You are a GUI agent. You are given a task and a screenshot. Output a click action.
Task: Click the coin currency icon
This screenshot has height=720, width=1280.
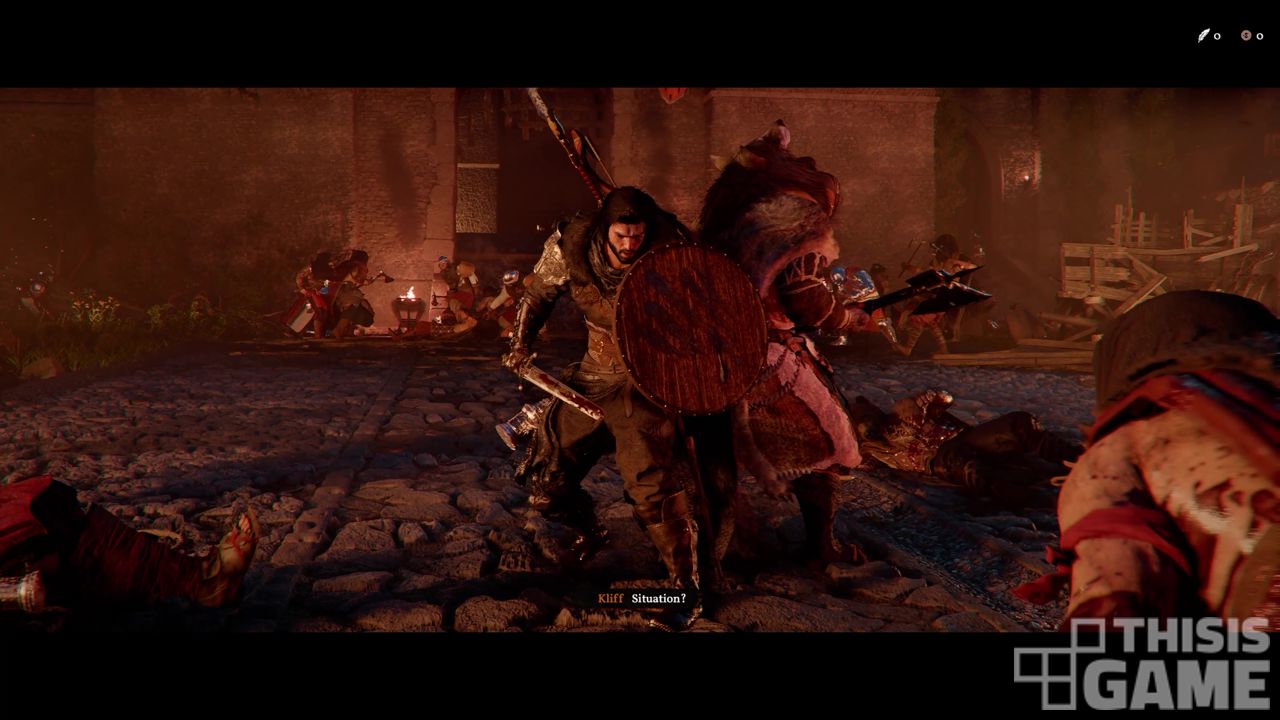tap(1246, 36)
